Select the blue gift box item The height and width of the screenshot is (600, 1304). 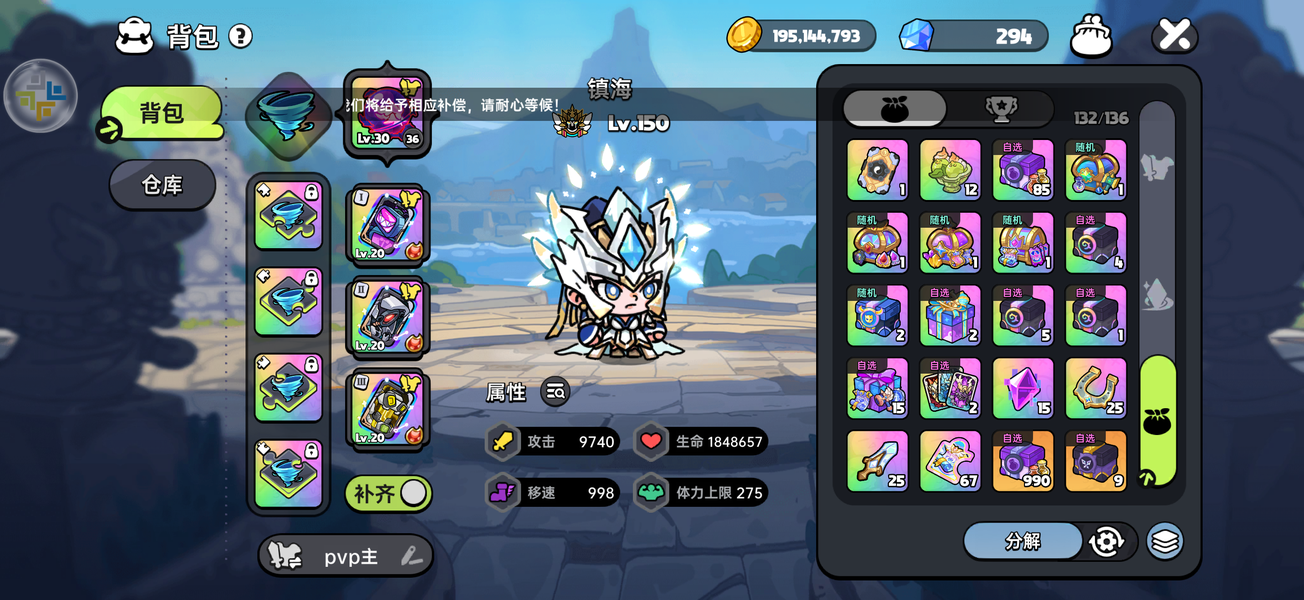(950, 316)
